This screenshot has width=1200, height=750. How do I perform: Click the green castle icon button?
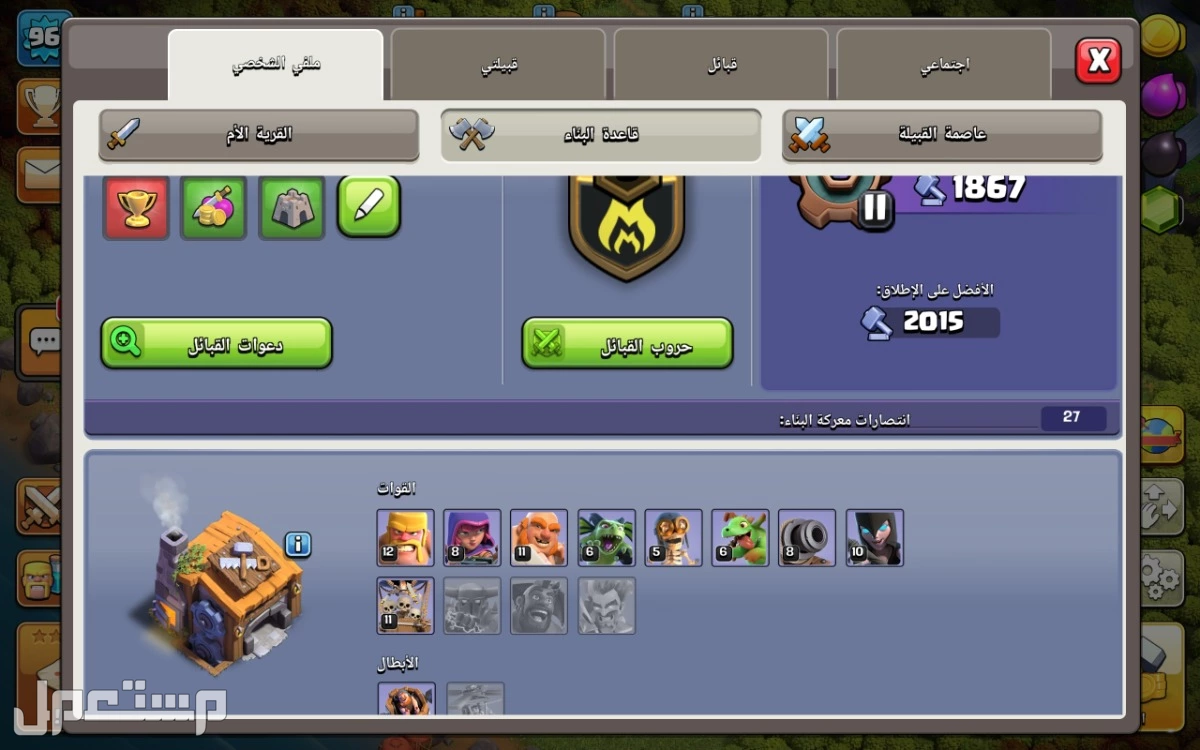tap(292, 207)
